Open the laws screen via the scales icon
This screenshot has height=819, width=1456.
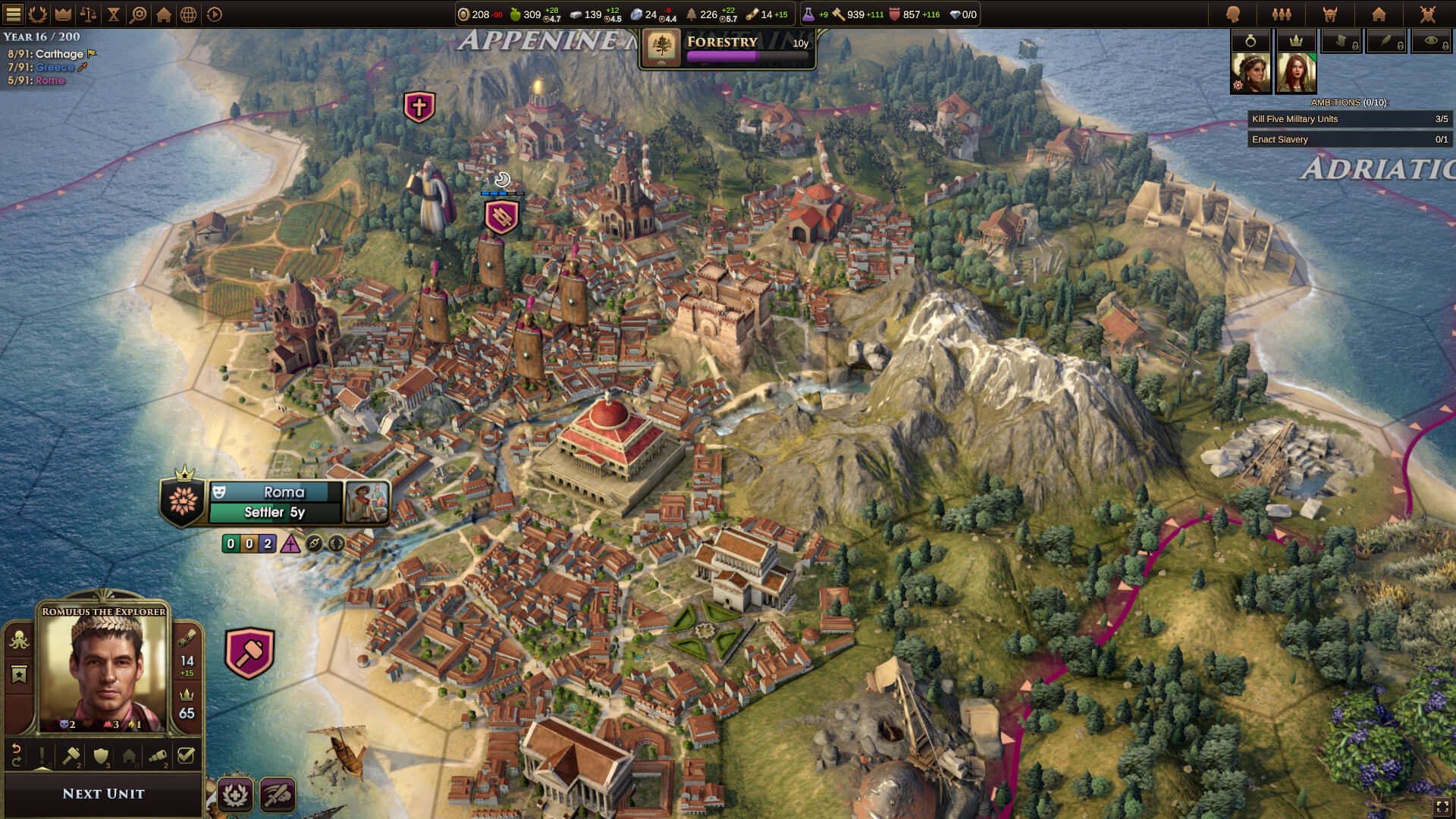pos(88,13)
